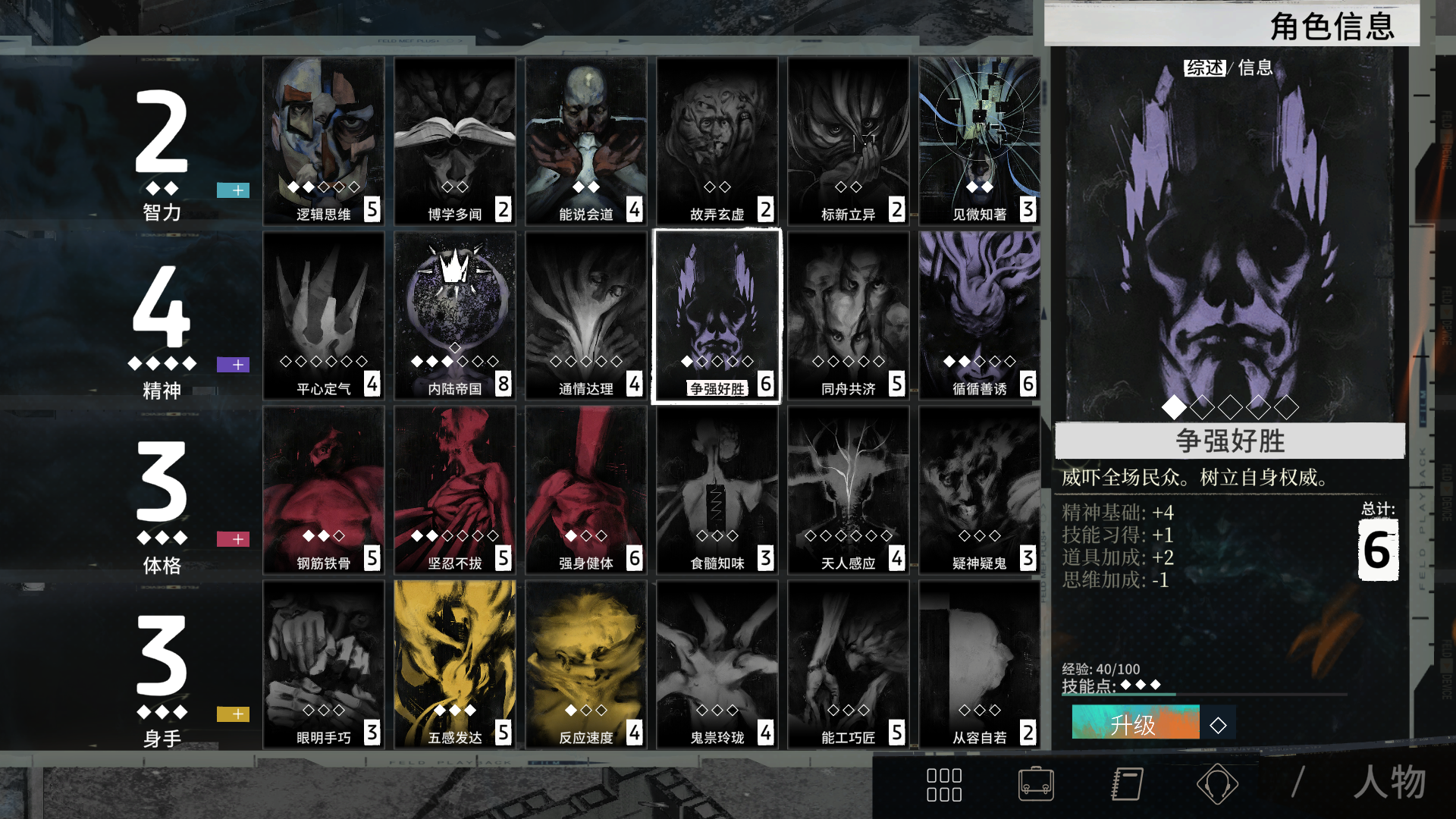Choose the 博学多闻 skill card
This screenshot has width=1456, height=819.
coord(455,141)
